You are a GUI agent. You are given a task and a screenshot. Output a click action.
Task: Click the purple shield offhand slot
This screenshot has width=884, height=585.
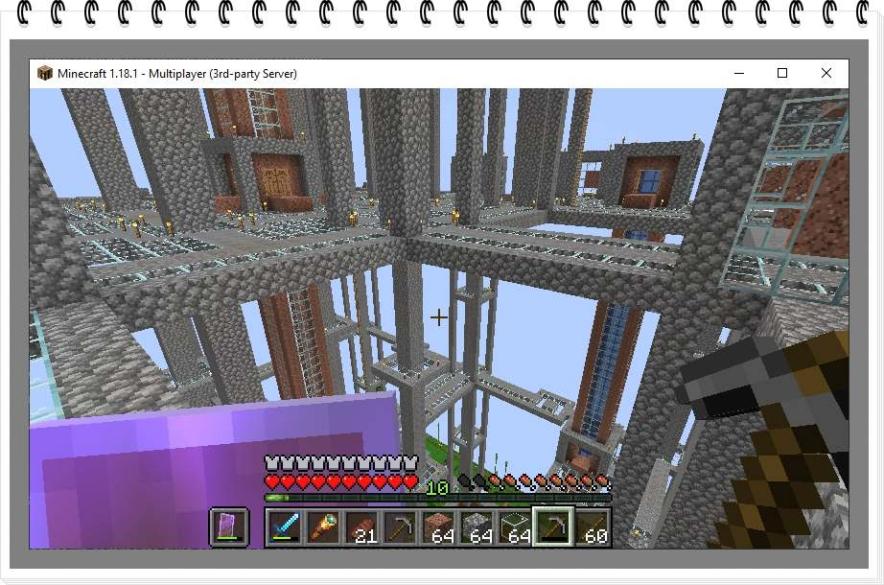229,527
